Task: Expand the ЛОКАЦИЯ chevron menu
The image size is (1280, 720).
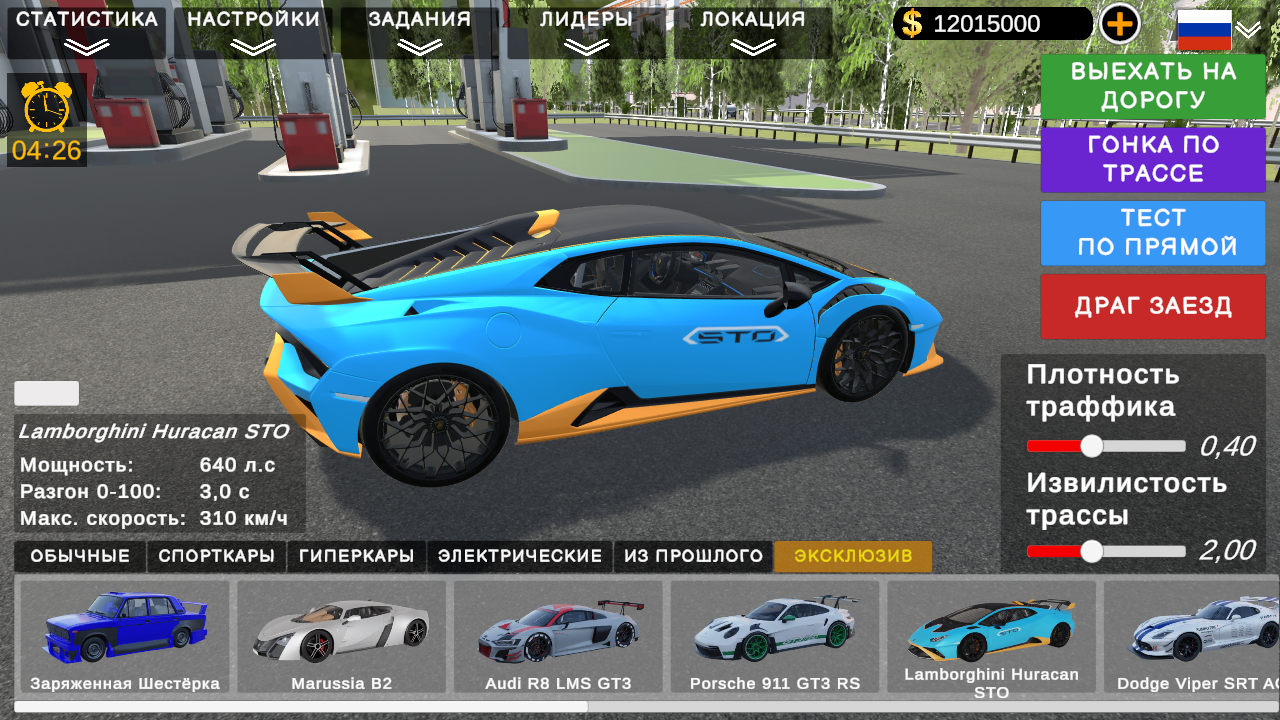Action: (x=753, y=44)
